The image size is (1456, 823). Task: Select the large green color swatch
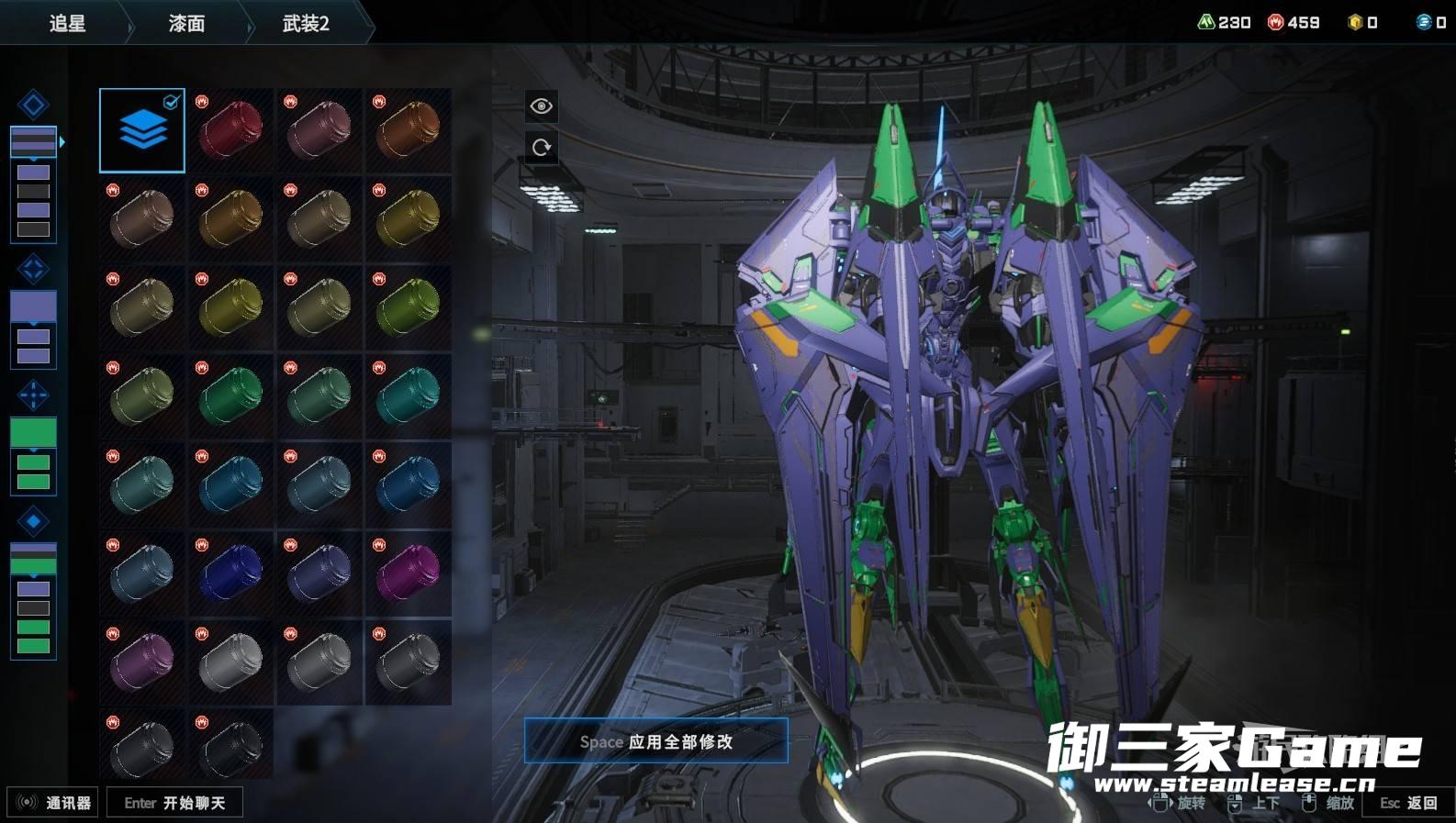pyautogui.click(x=33, y=432)
